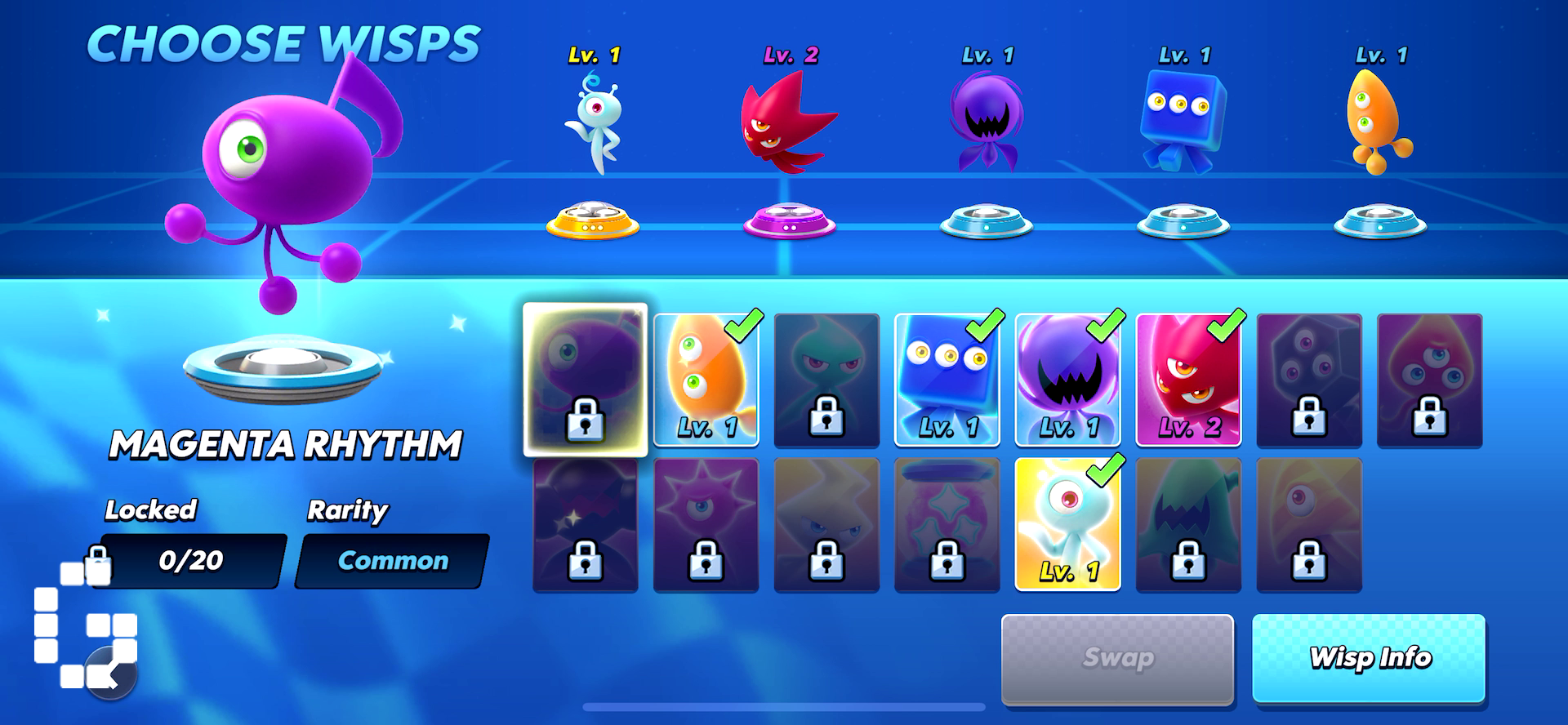Click the lock icon on the Magenta Rhythm card
The height and width of the screenshot is (725, 1568).
point(586,421)
